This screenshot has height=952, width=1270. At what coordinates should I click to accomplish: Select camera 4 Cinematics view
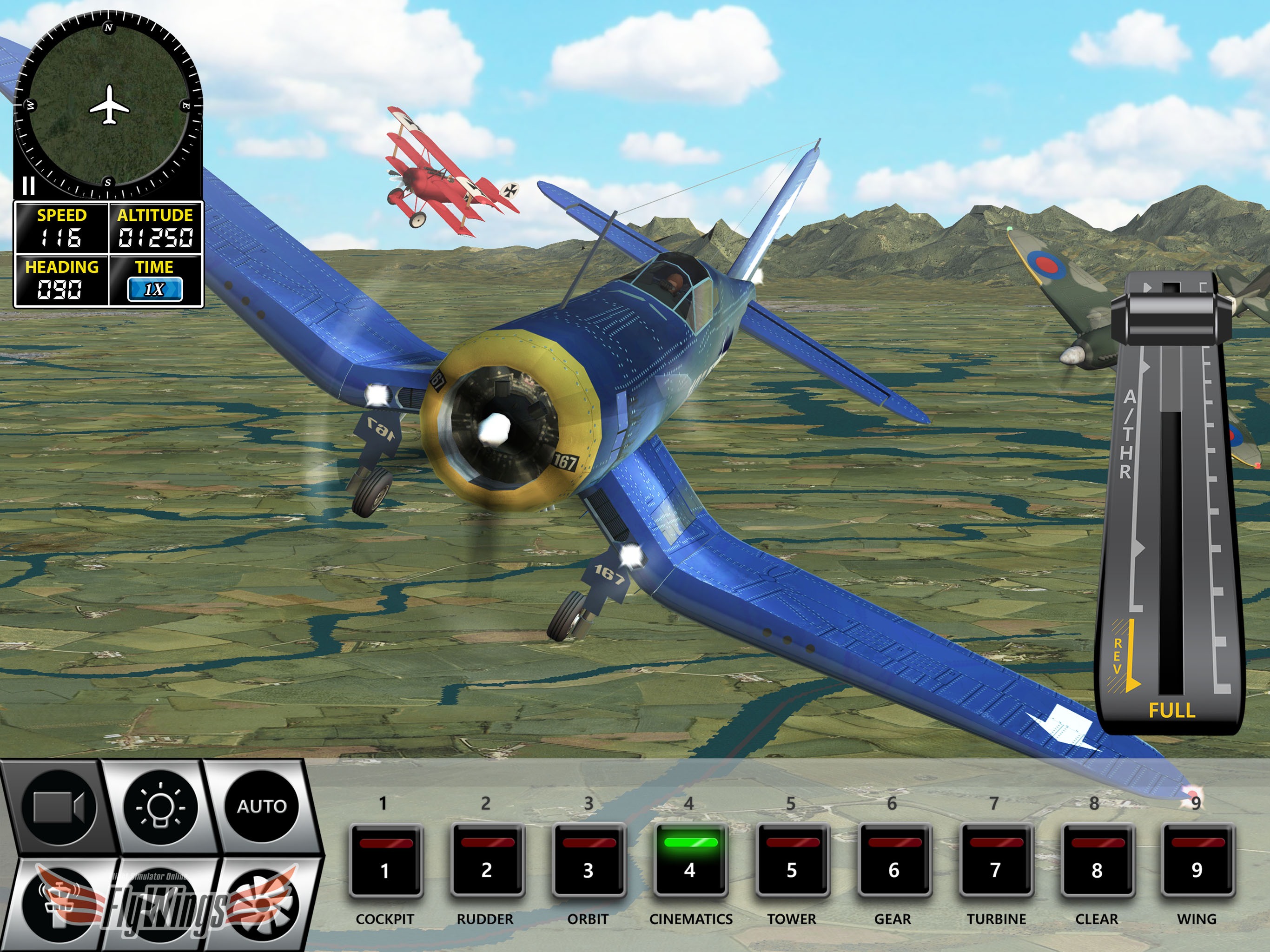[690, 861]
